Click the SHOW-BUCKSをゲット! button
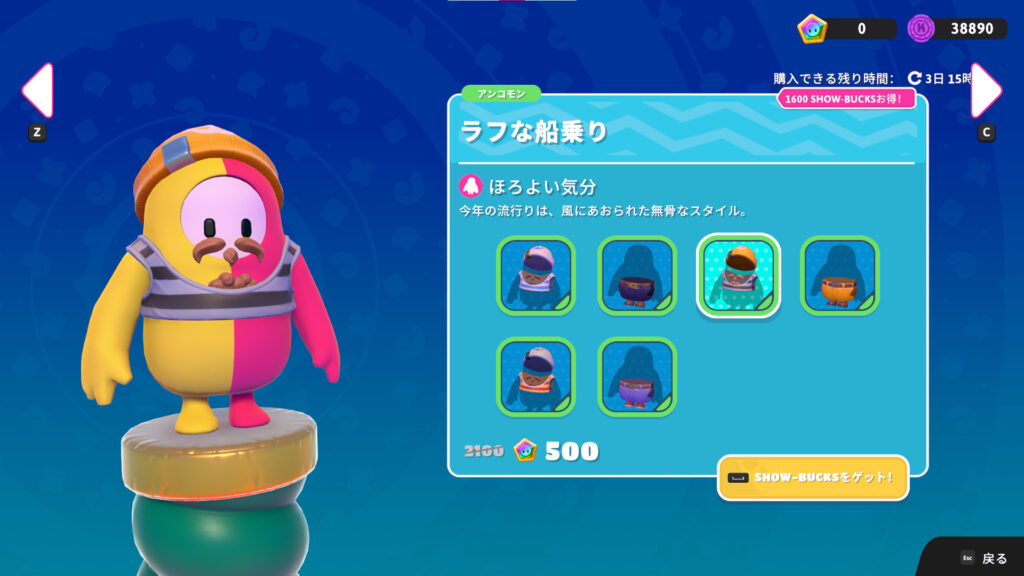1024x576 pixels. [812, 478]
